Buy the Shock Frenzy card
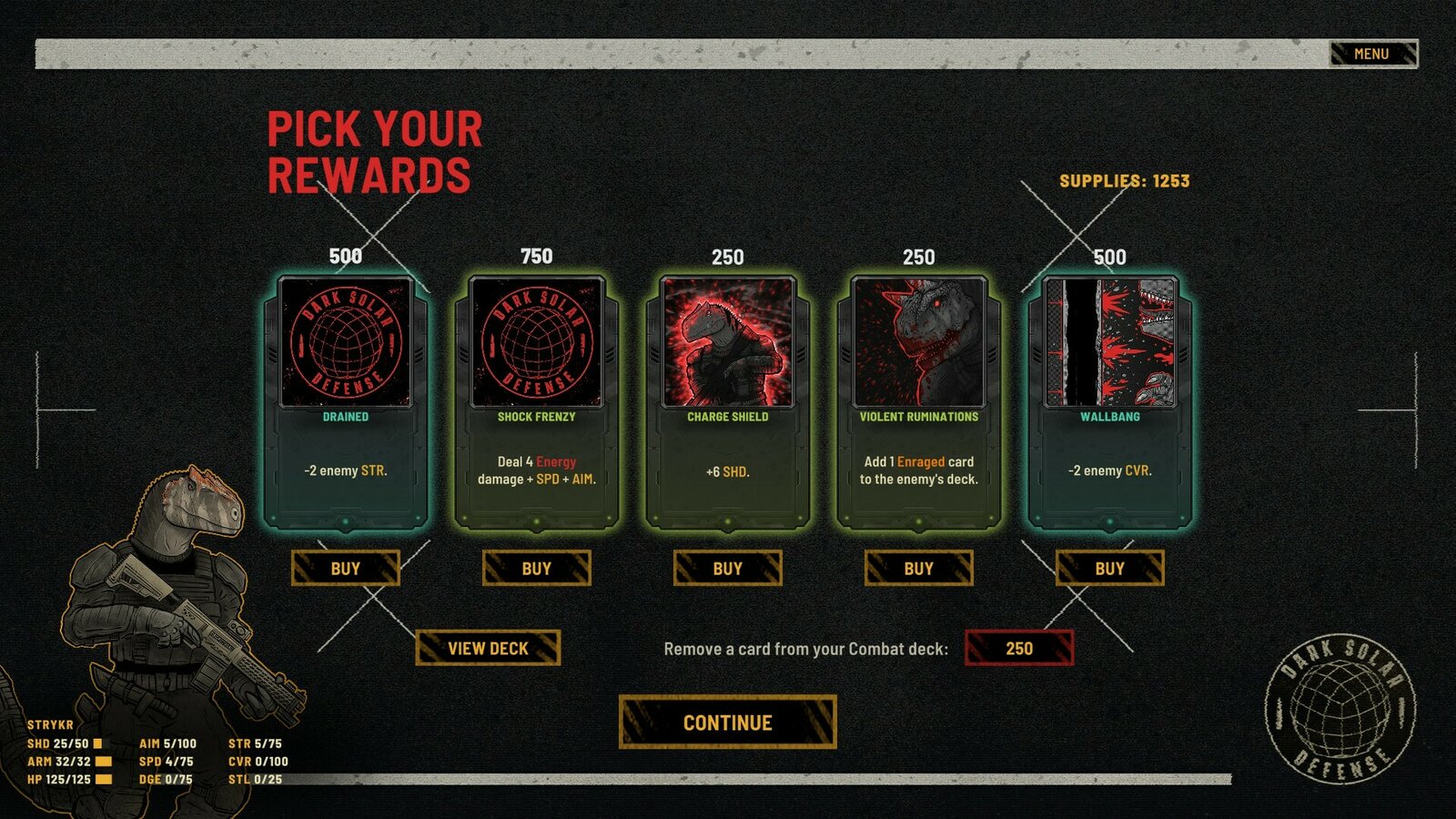The image size is (1456, 819). coord(537,568)
